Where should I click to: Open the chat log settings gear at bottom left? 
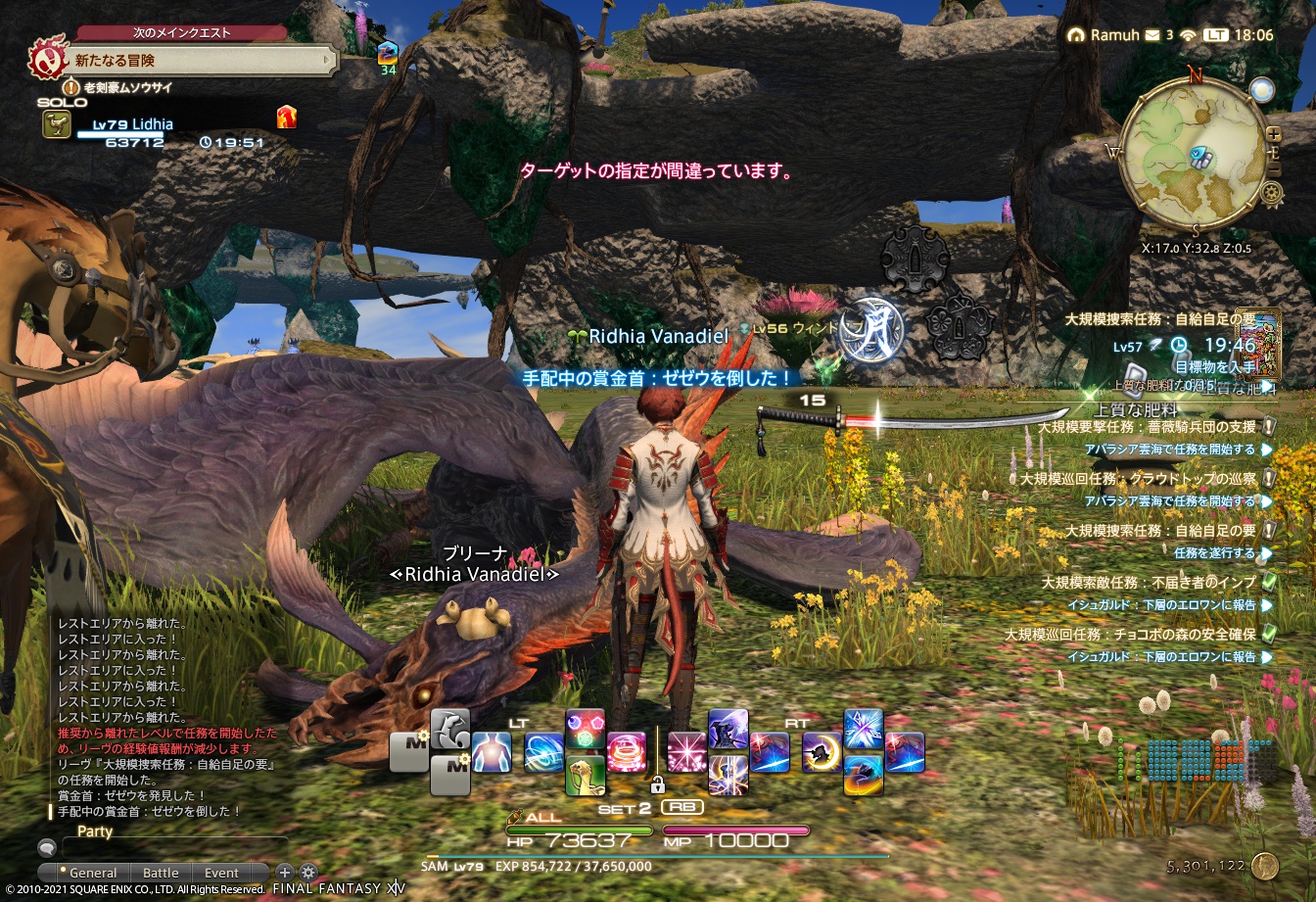tap(307, 873)
